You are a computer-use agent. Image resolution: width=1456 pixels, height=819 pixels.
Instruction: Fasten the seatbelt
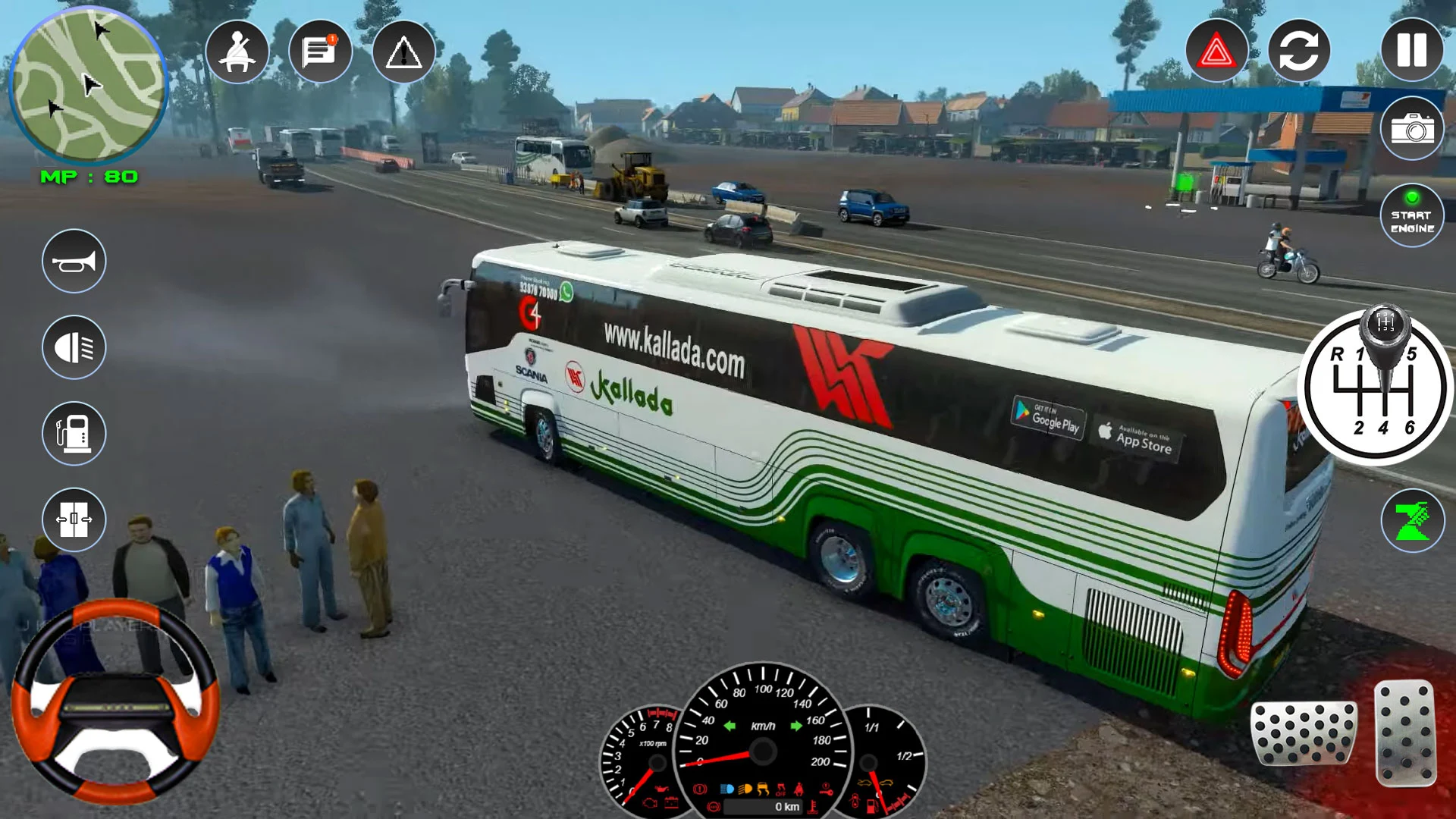237,50
